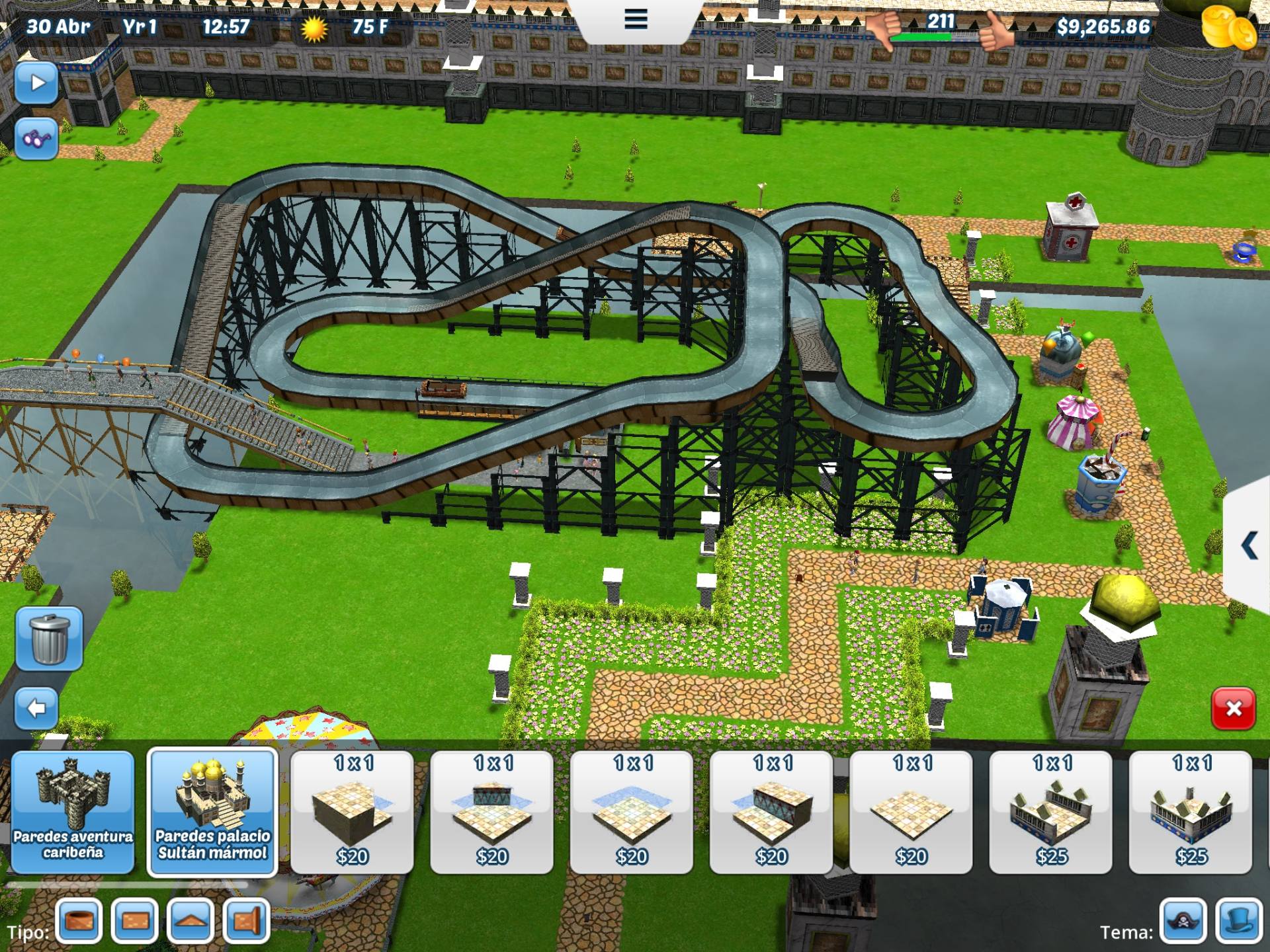Enable the corner wall Tipo option
The height and width of the screenshot is (952, 1270).
[246, 921]
